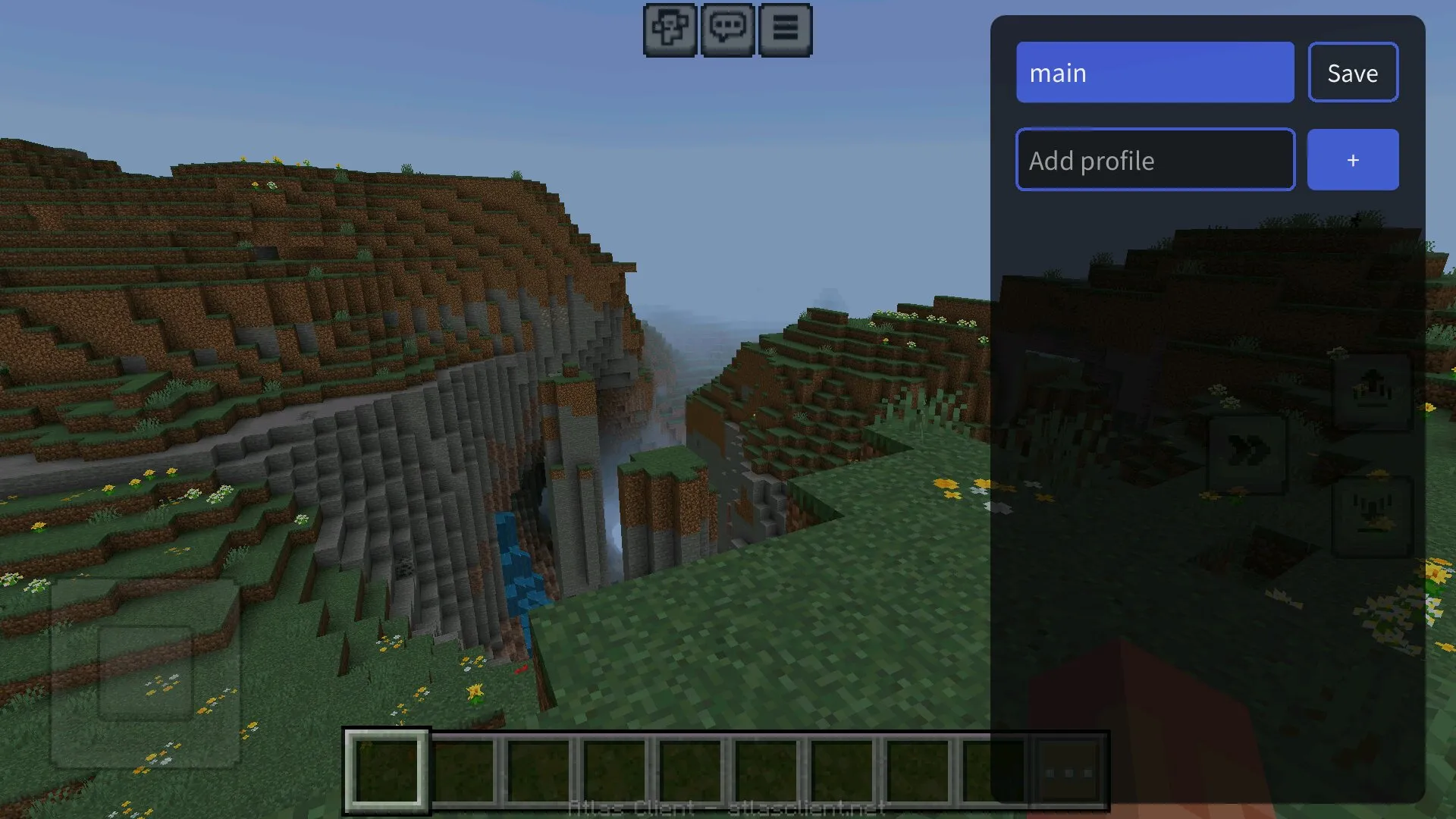Click the hotbar ellipsis icon
The height and width of the screenshot is (819, 1456).
coord(1069,772)
